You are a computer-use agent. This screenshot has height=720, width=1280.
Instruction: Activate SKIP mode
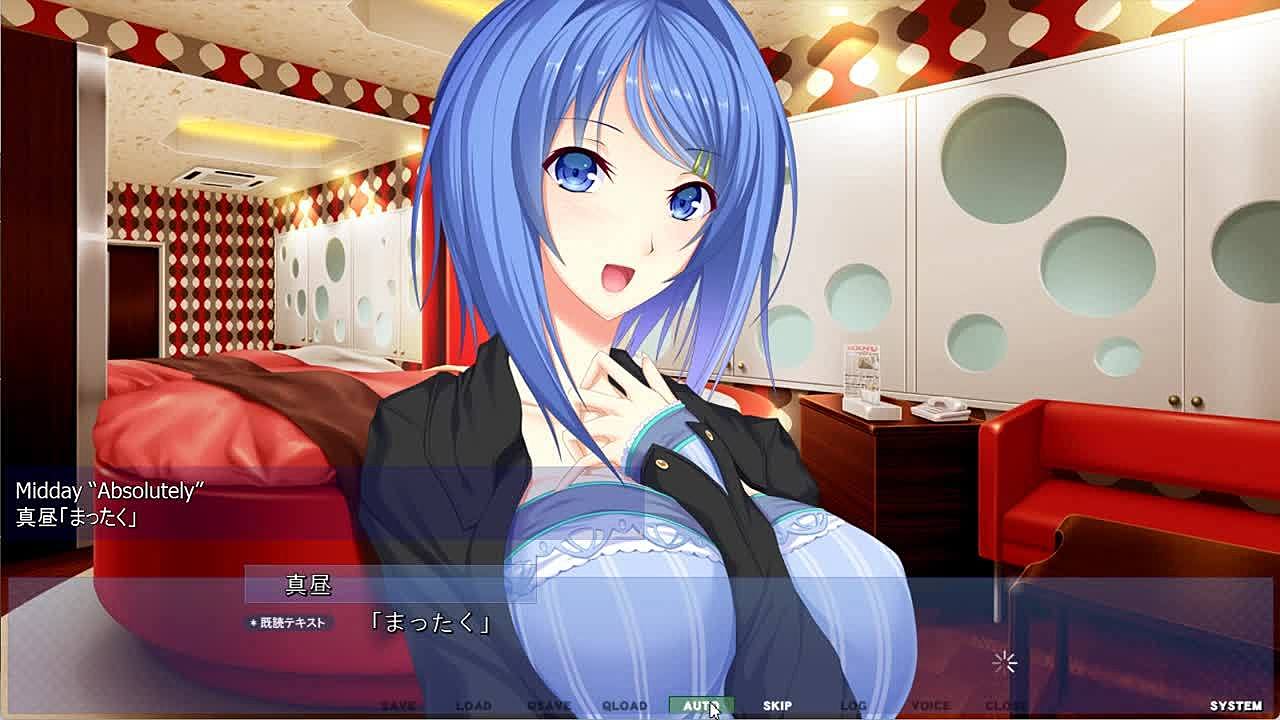[x=777, y=706]
